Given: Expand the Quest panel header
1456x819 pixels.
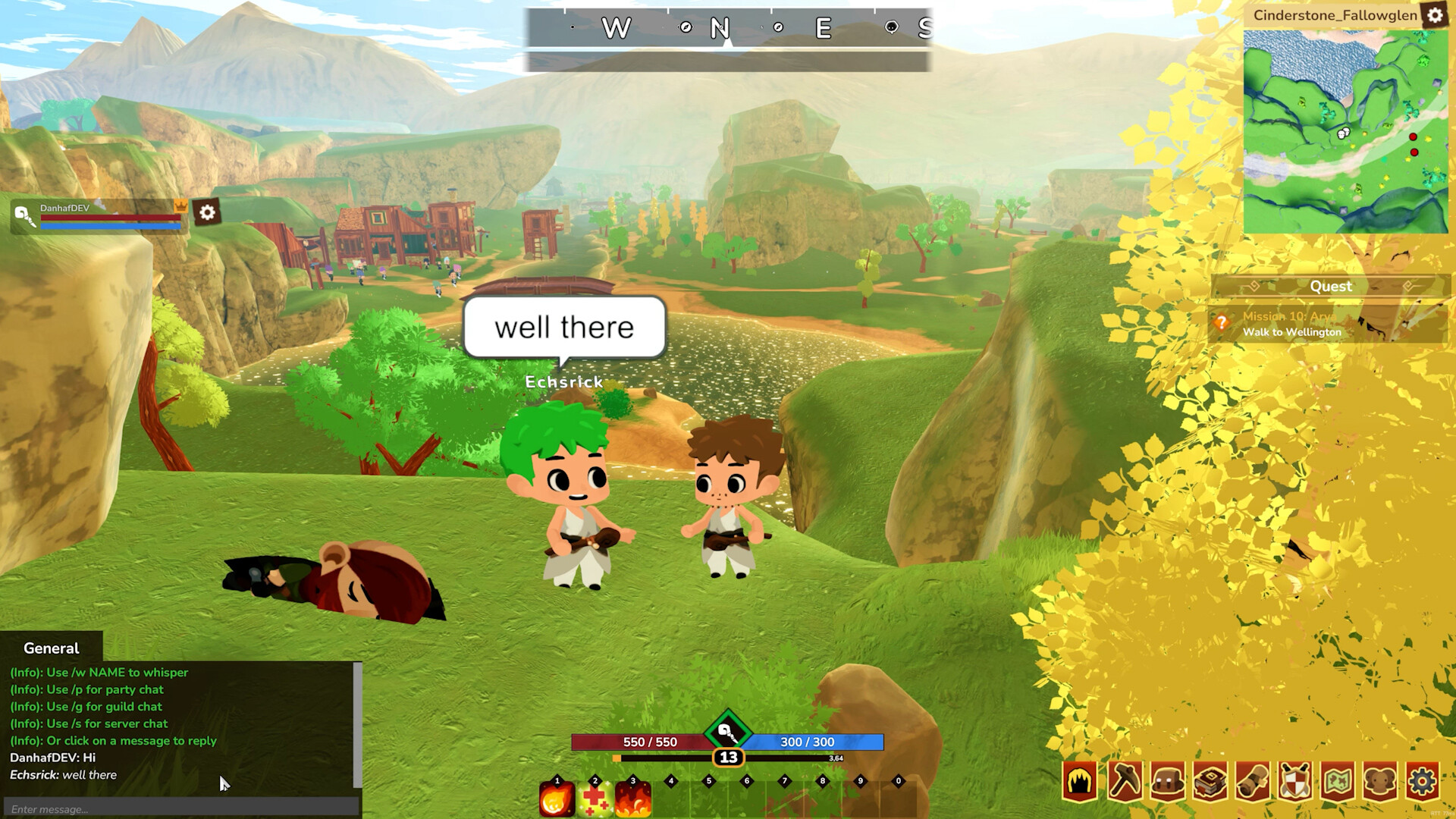Looking at the screenshot, I should click(1331, 286).
